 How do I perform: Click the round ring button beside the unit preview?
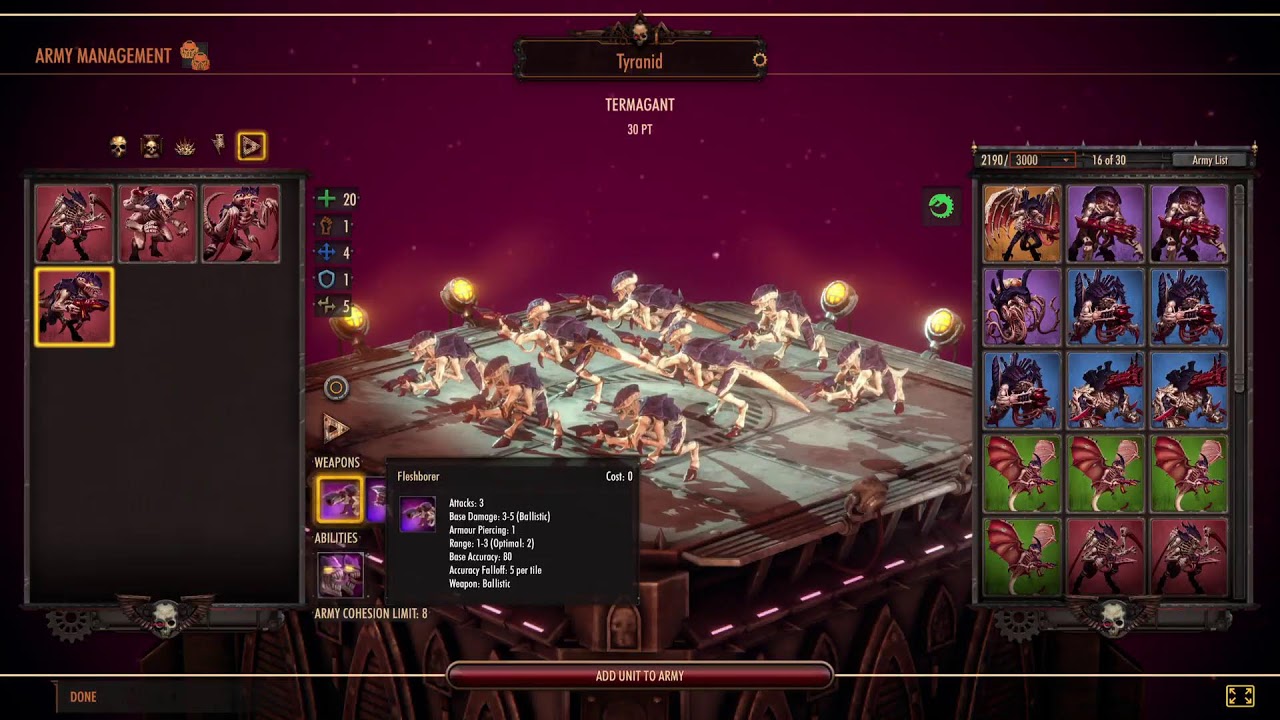336,388
